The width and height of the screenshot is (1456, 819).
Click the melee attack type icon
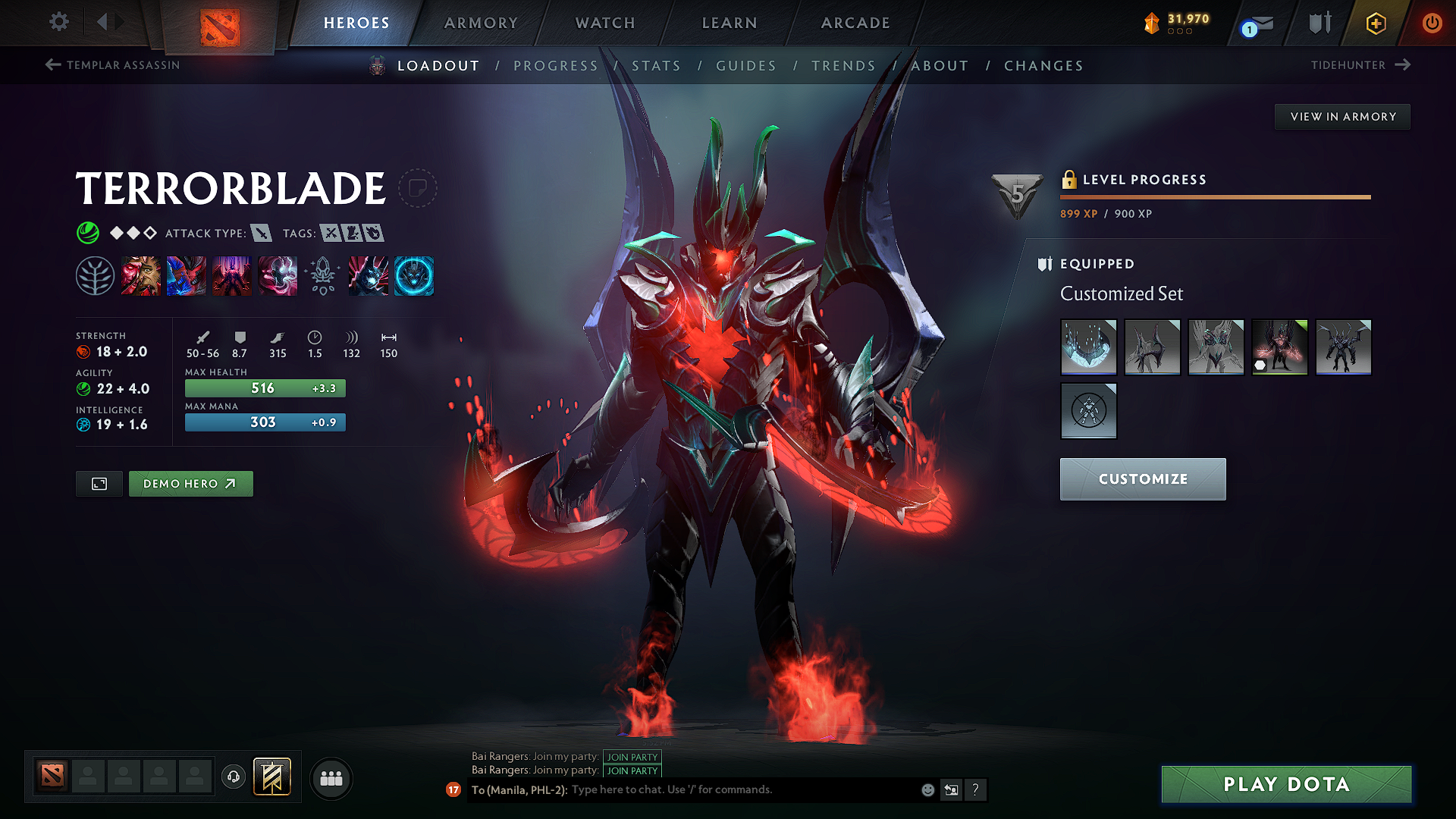click(x=262, y=234)
